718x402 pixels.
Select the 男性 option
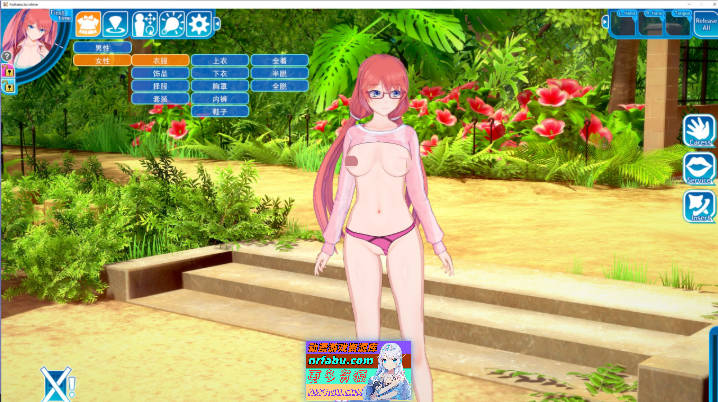[x=102, y=48]
